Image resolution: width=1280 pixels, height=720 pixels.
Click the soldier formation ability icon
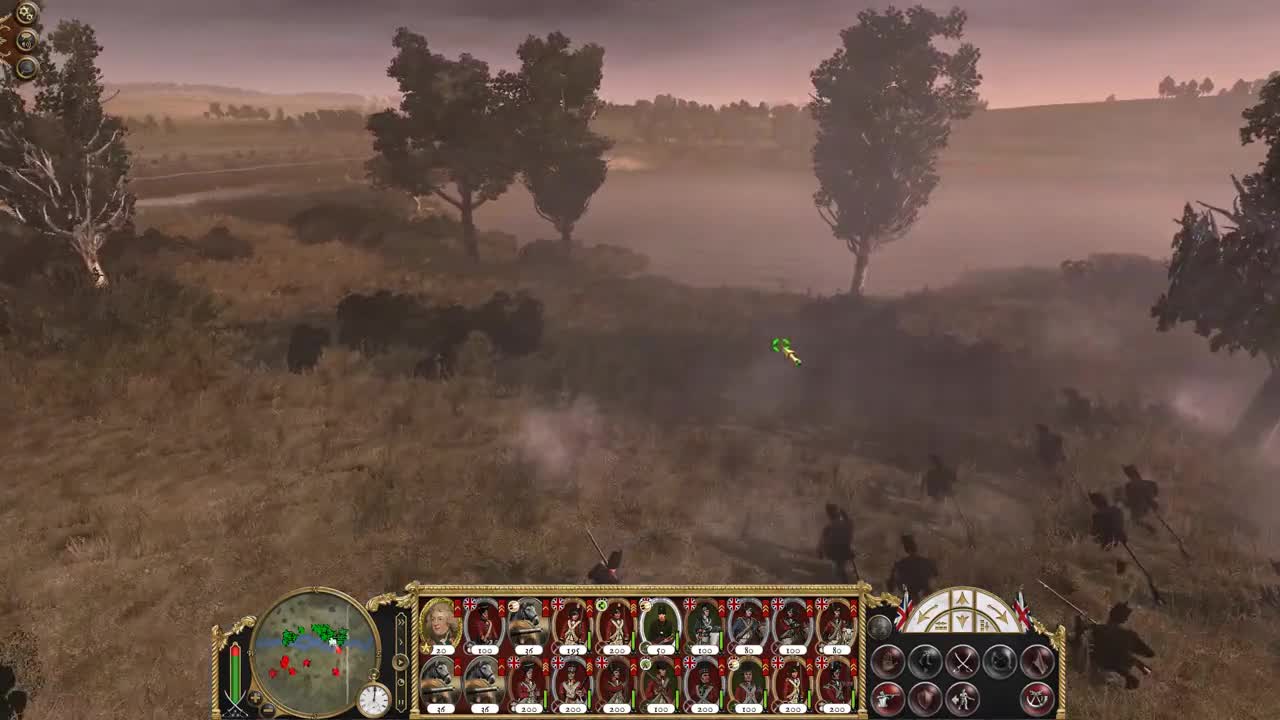(963, 700)
